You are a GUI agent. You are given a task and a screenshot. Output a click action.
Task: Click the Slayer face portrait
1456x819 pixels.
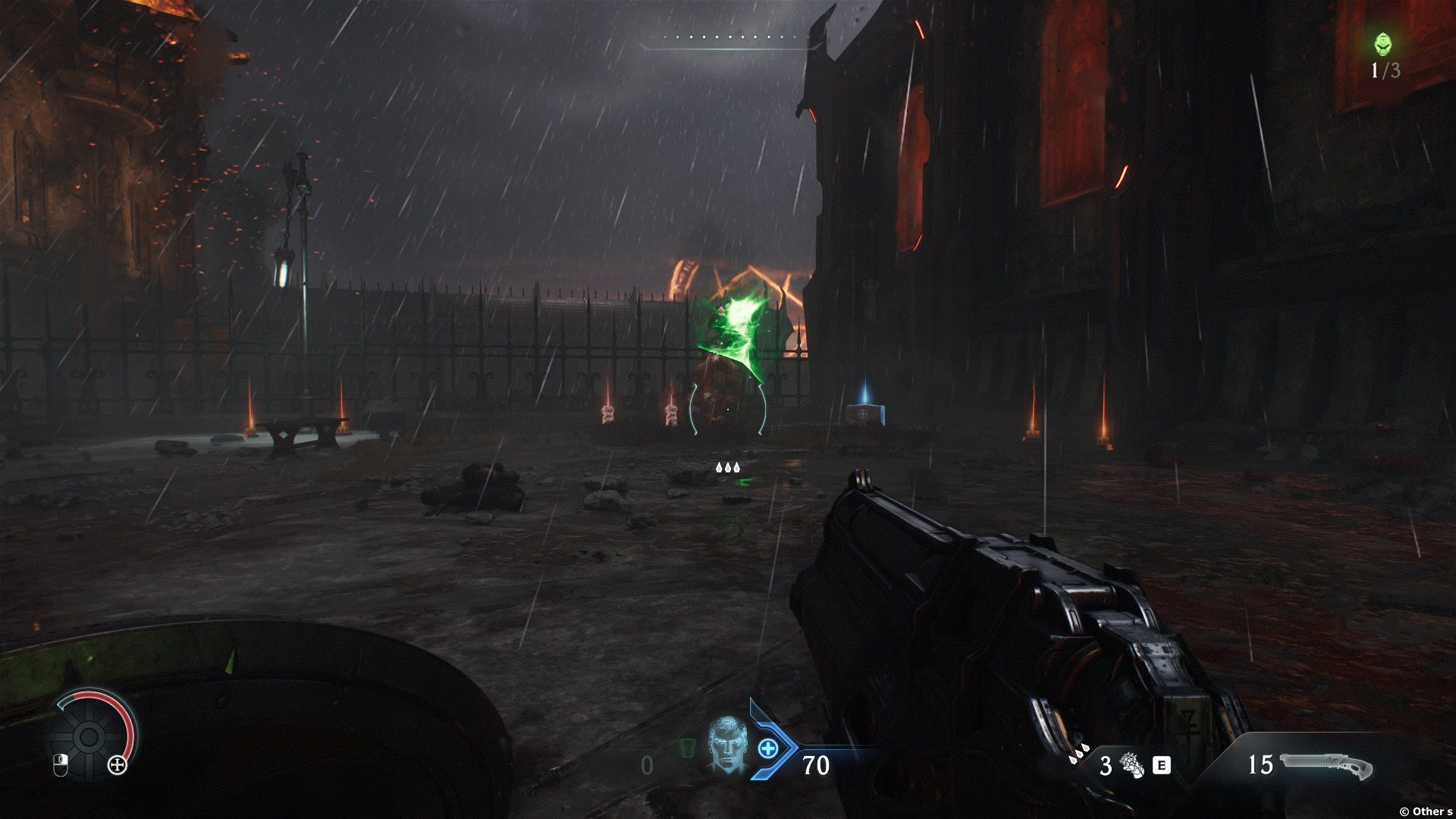[x=727, y=745]
